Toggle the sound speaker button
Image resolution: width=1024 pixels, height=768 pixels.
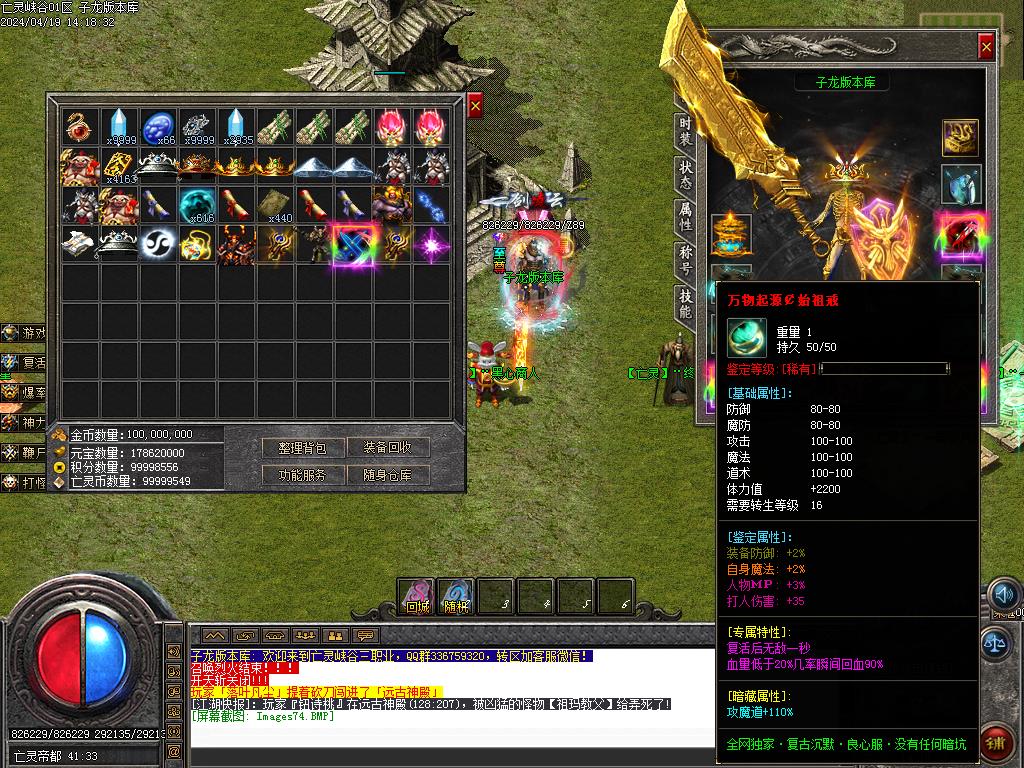click(x=1002, y=596)
